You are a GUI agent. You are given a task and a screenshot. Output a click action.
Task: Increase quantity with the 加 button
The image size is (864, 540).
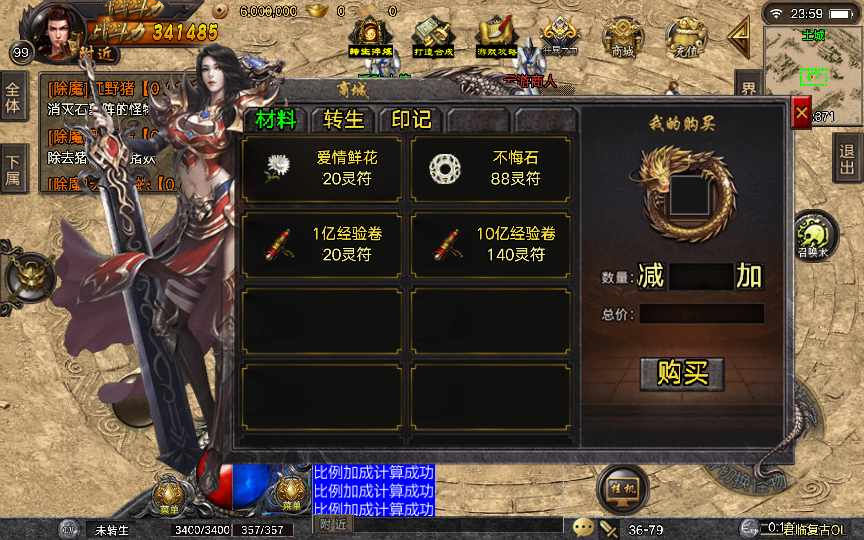749,276
